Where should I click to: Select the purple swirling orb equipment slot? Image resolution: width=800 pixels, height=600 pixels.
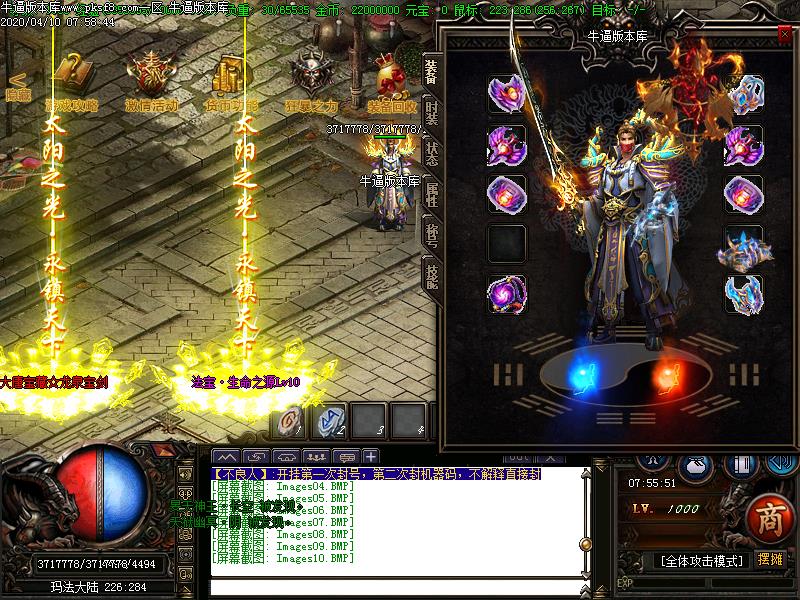click(x=506, y=294)
